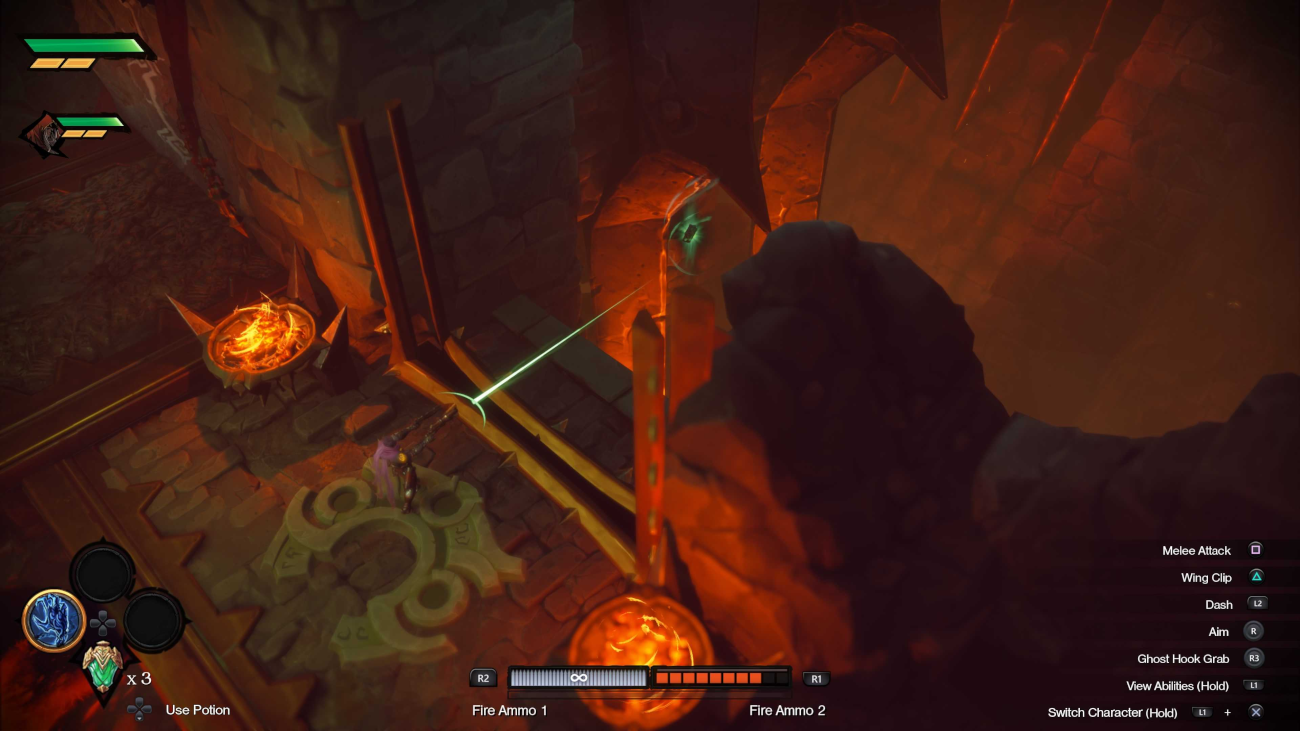
Task: Click the R1 prompt beside Fire Ammo 2
Action: click(815, 678)
